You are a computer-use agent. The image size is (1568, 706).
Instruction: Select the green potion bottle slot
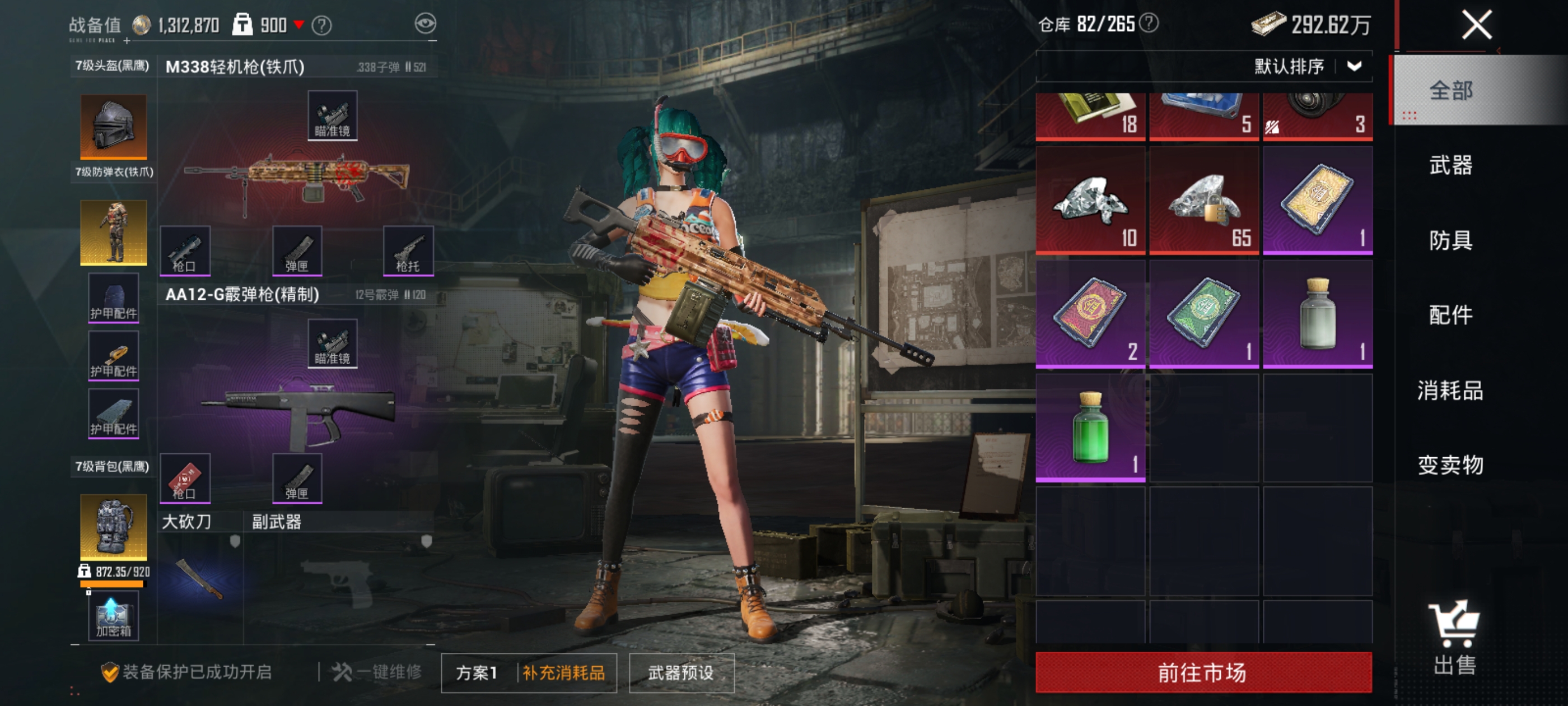[x=1090, y=428]
